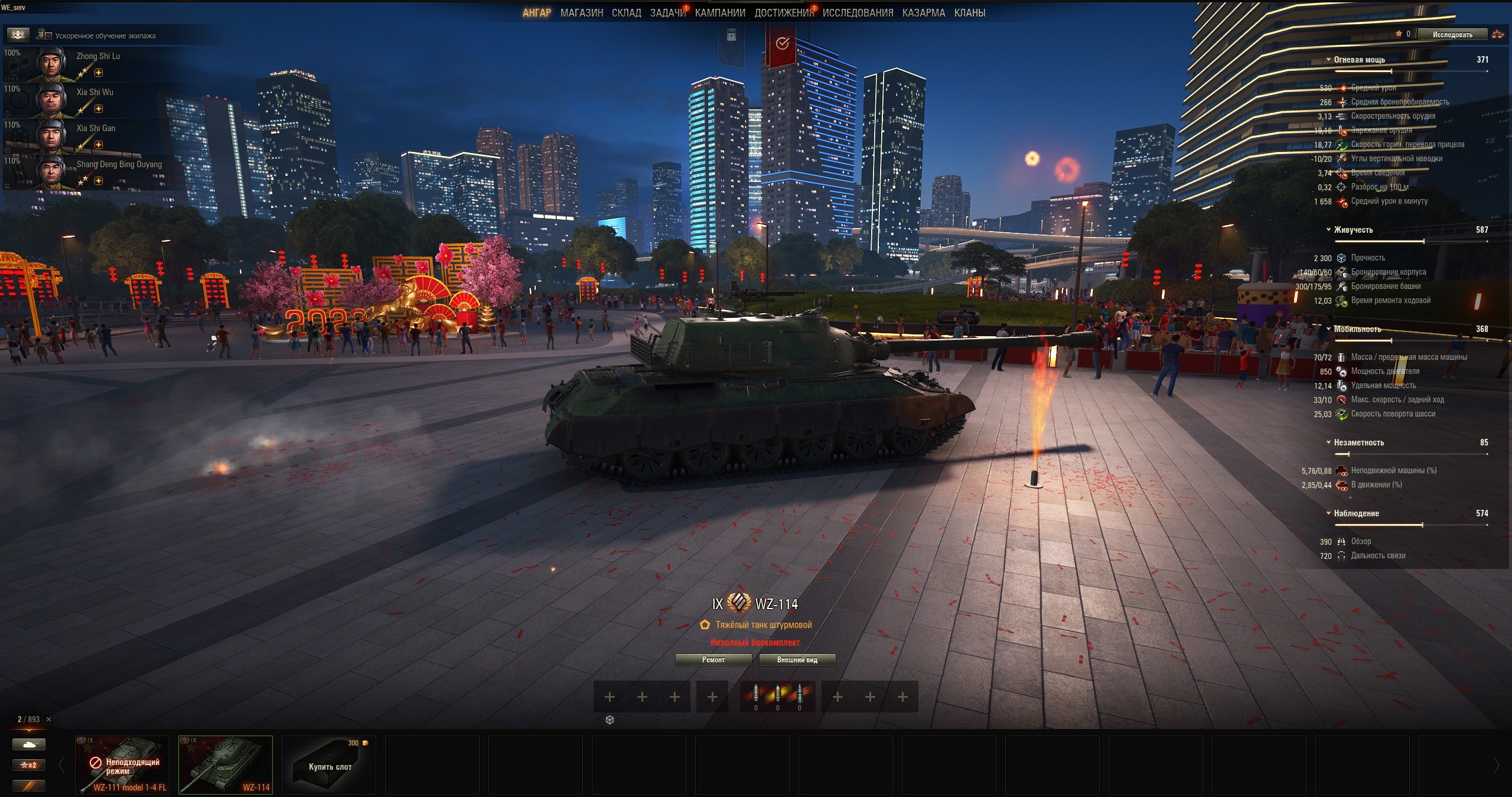Open the Казарма barracks tab
Screen dimensions: 1512x797
tap(923, 13)
